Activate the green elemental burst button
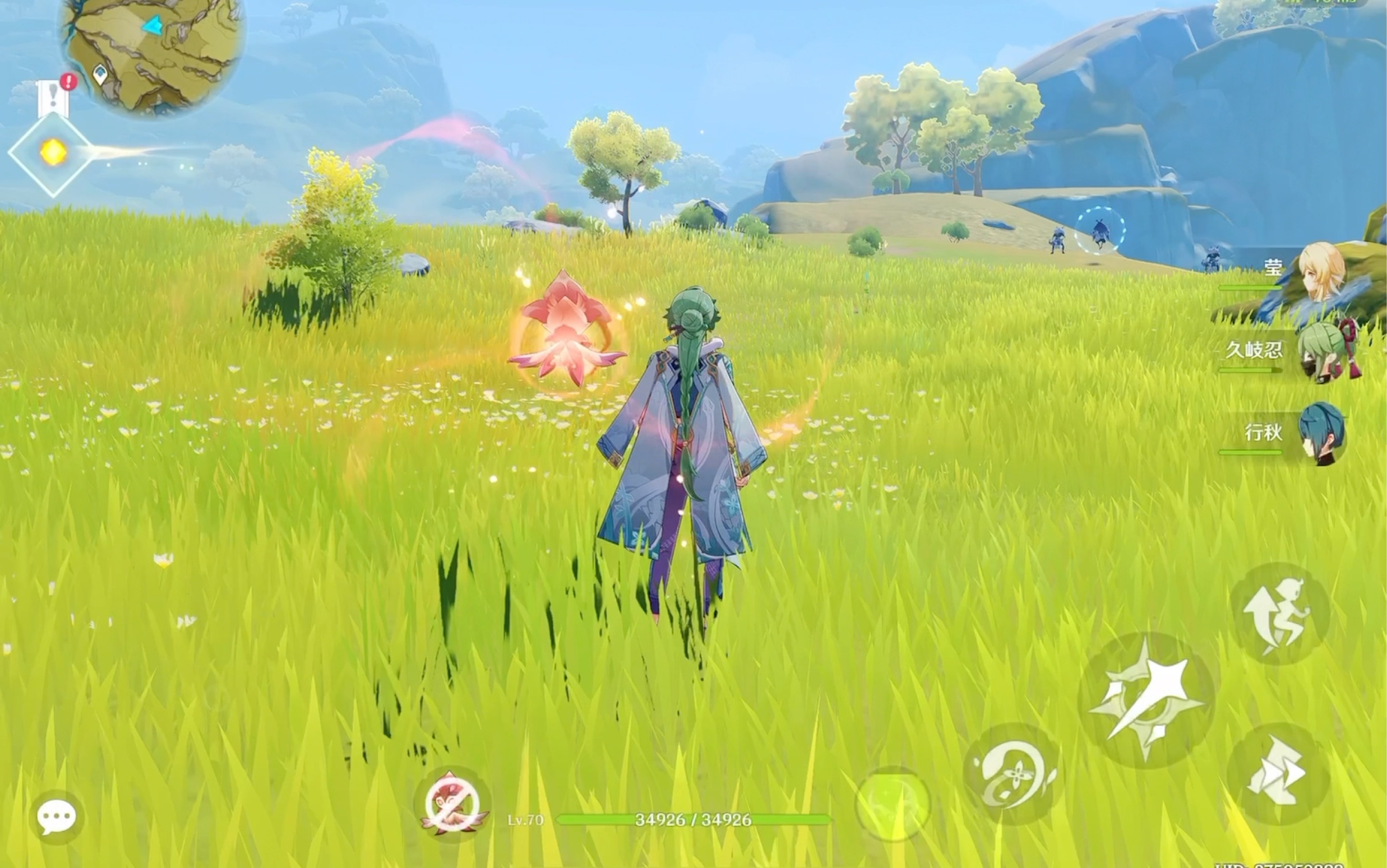This screenshot has width=1387, height=868. coord(892,804)
